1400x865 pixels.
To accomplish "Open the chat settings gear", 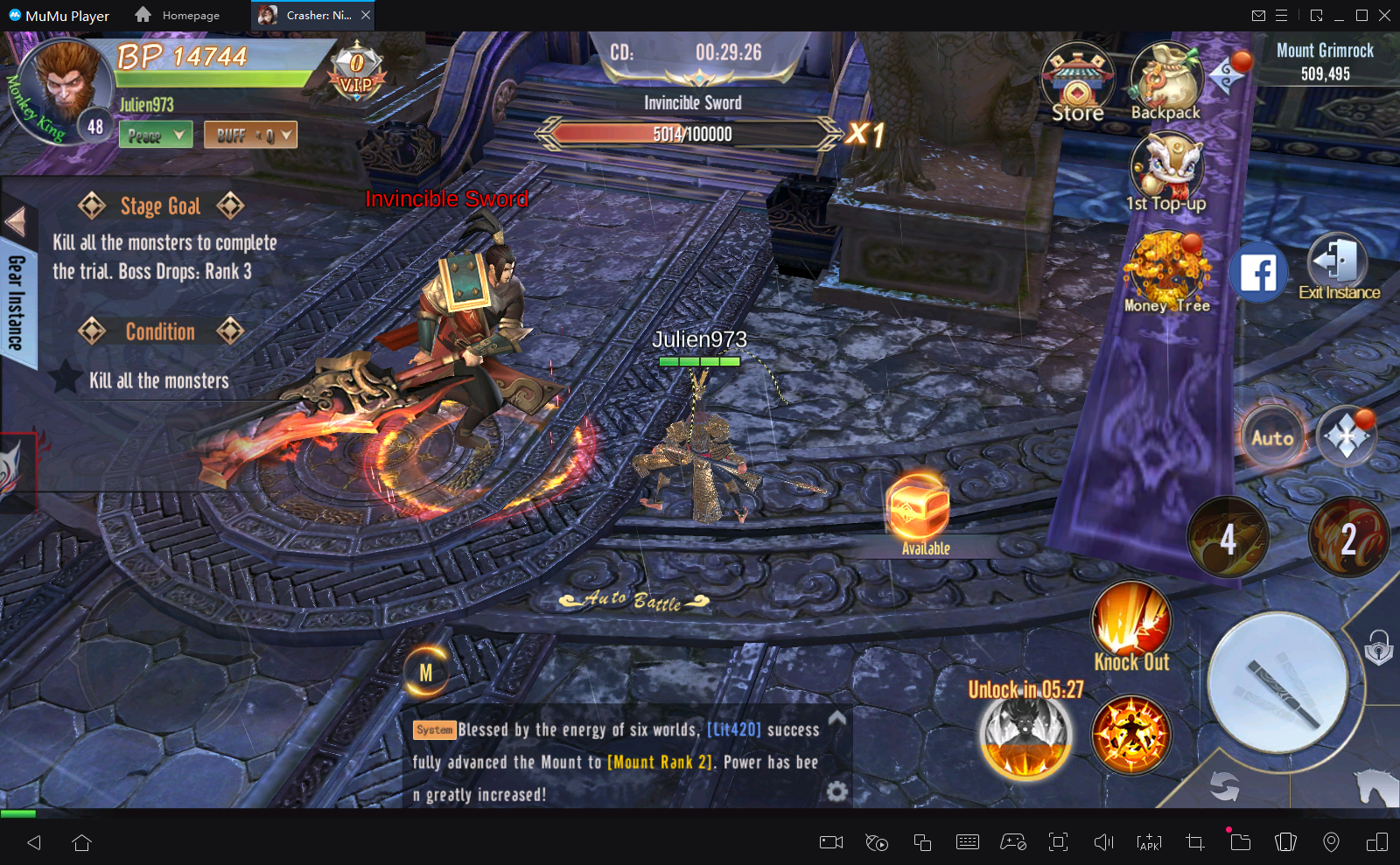I will (x=837, y=792).
